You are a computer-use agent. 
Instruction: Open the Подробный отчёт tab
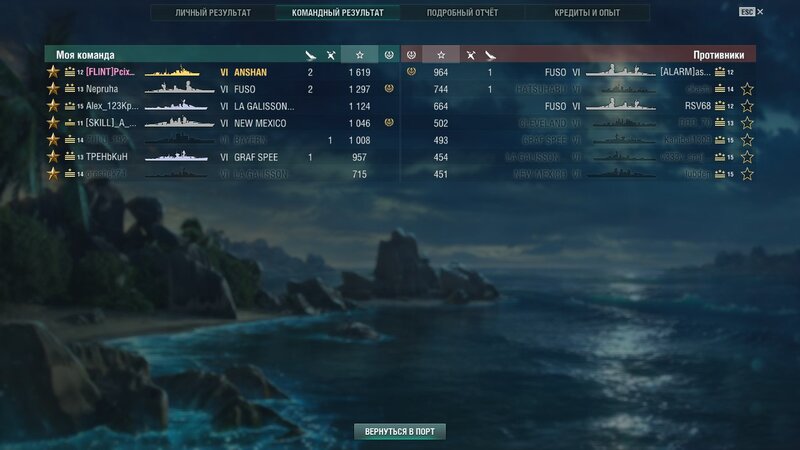pyautogui.click(x=461, y=13)
